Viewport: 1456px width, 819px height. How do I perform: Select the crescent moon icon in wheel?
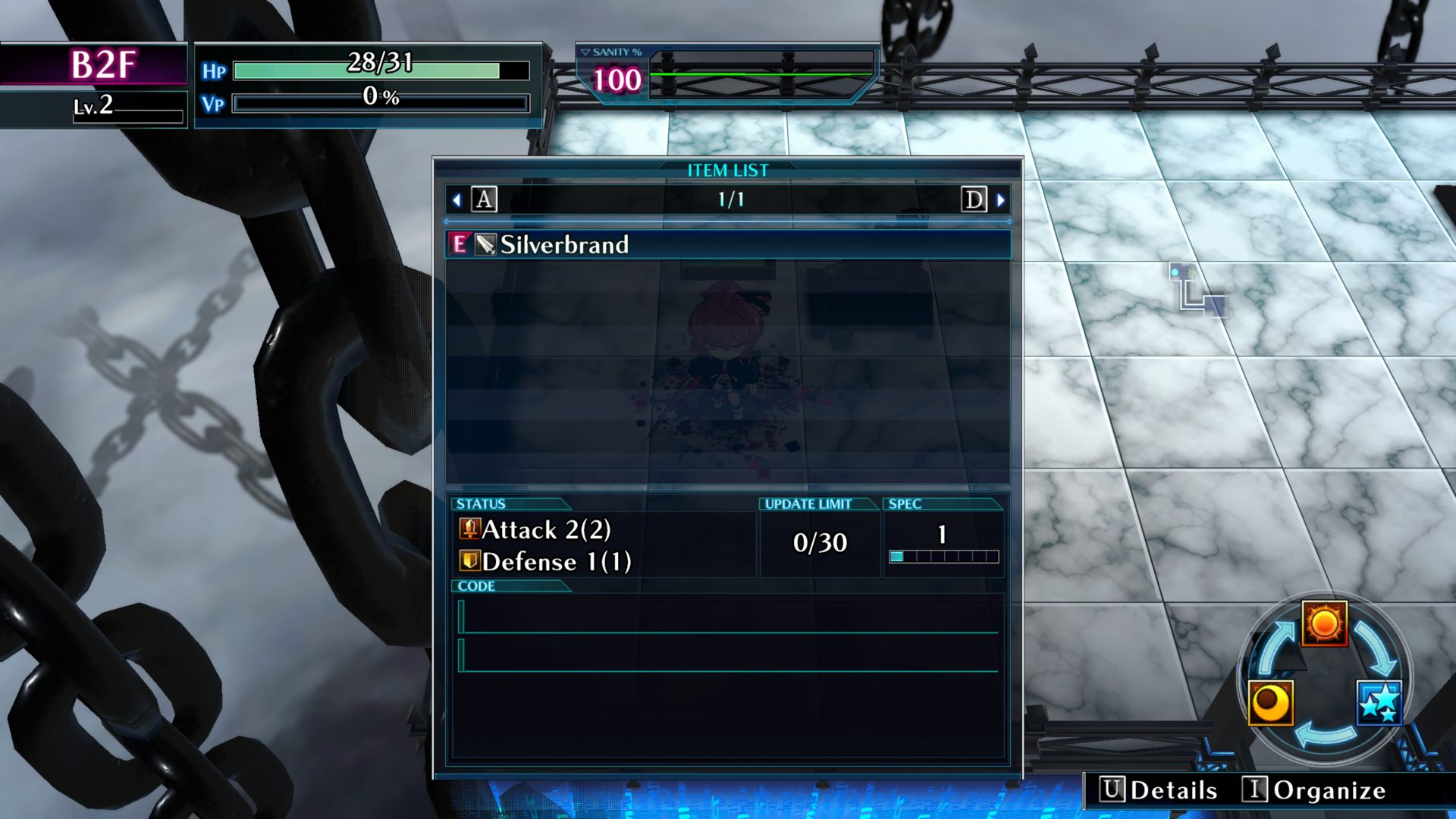1270,703
